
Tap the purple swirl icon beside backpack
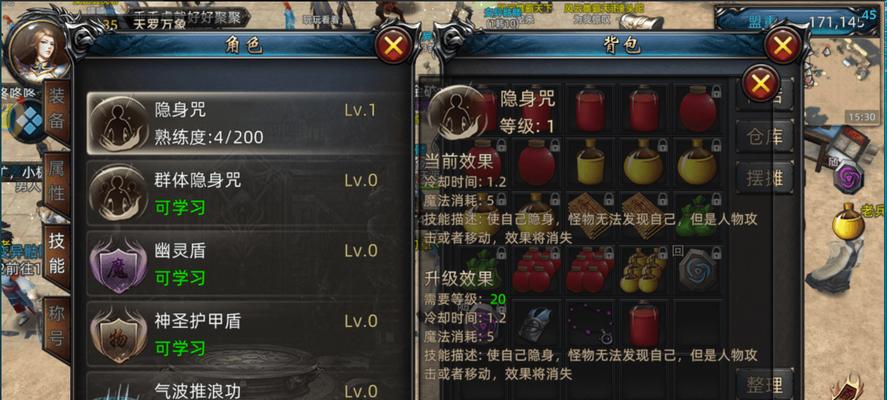849,178
